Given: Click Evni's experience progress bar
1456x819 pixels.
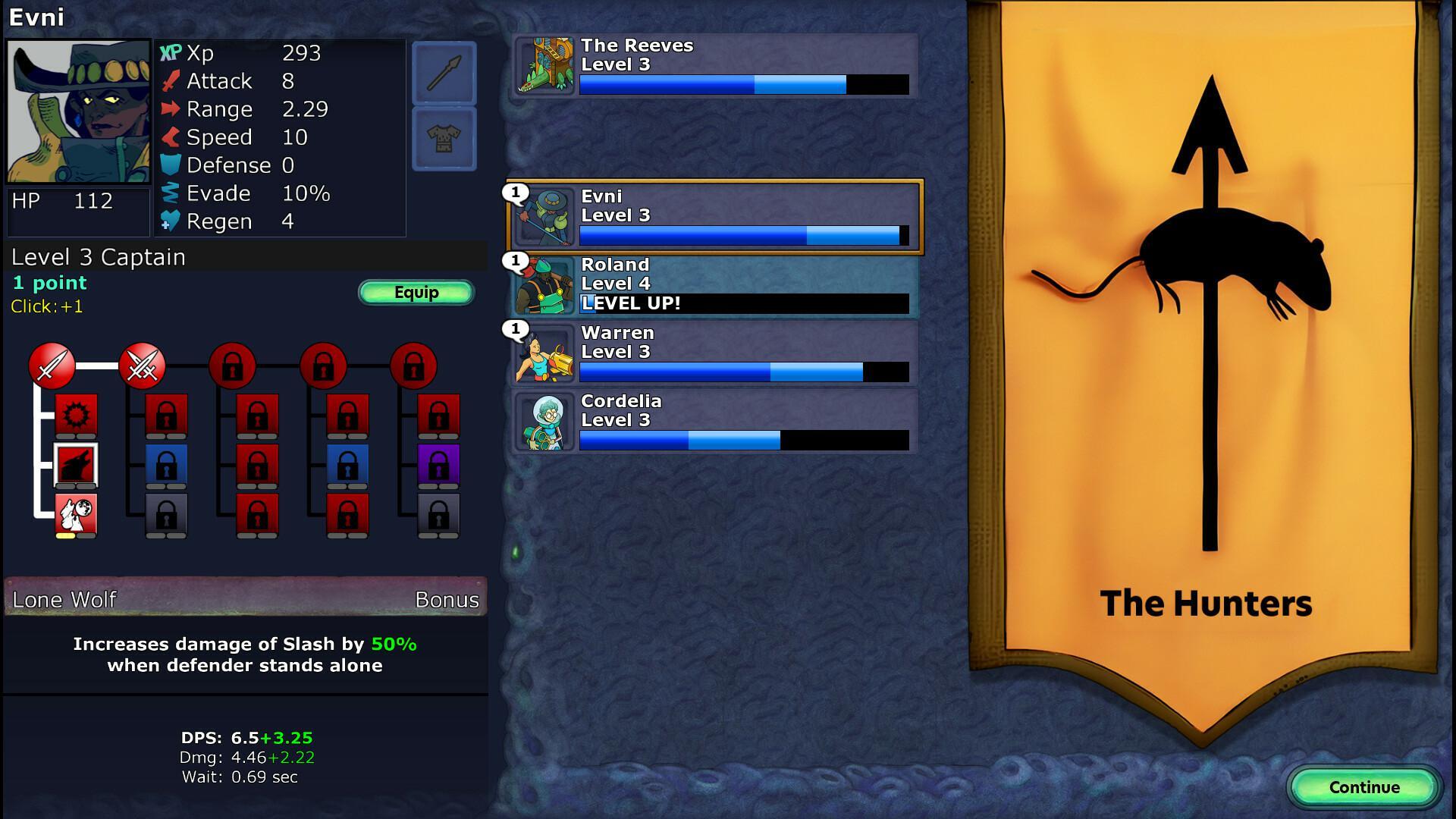Looking at the screenshot, I should coord(743,235).
